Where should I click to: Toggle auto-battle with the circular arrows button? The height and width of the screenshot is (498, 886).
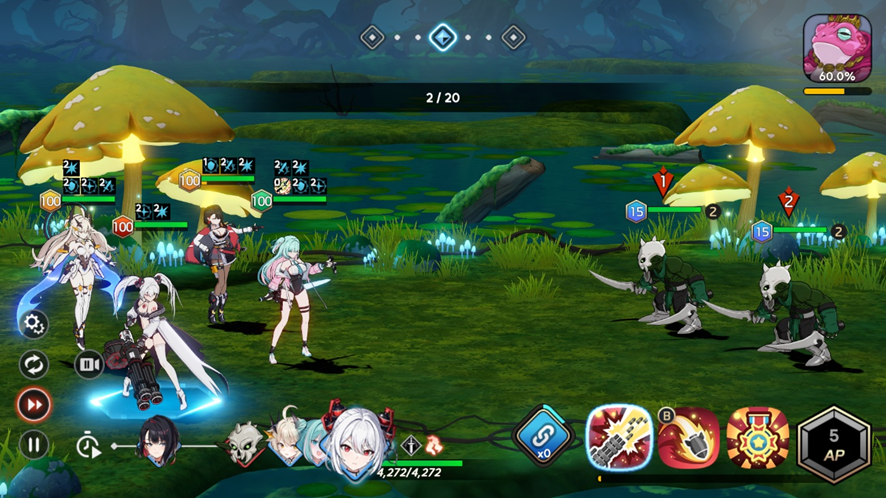(x=34, y=364)
